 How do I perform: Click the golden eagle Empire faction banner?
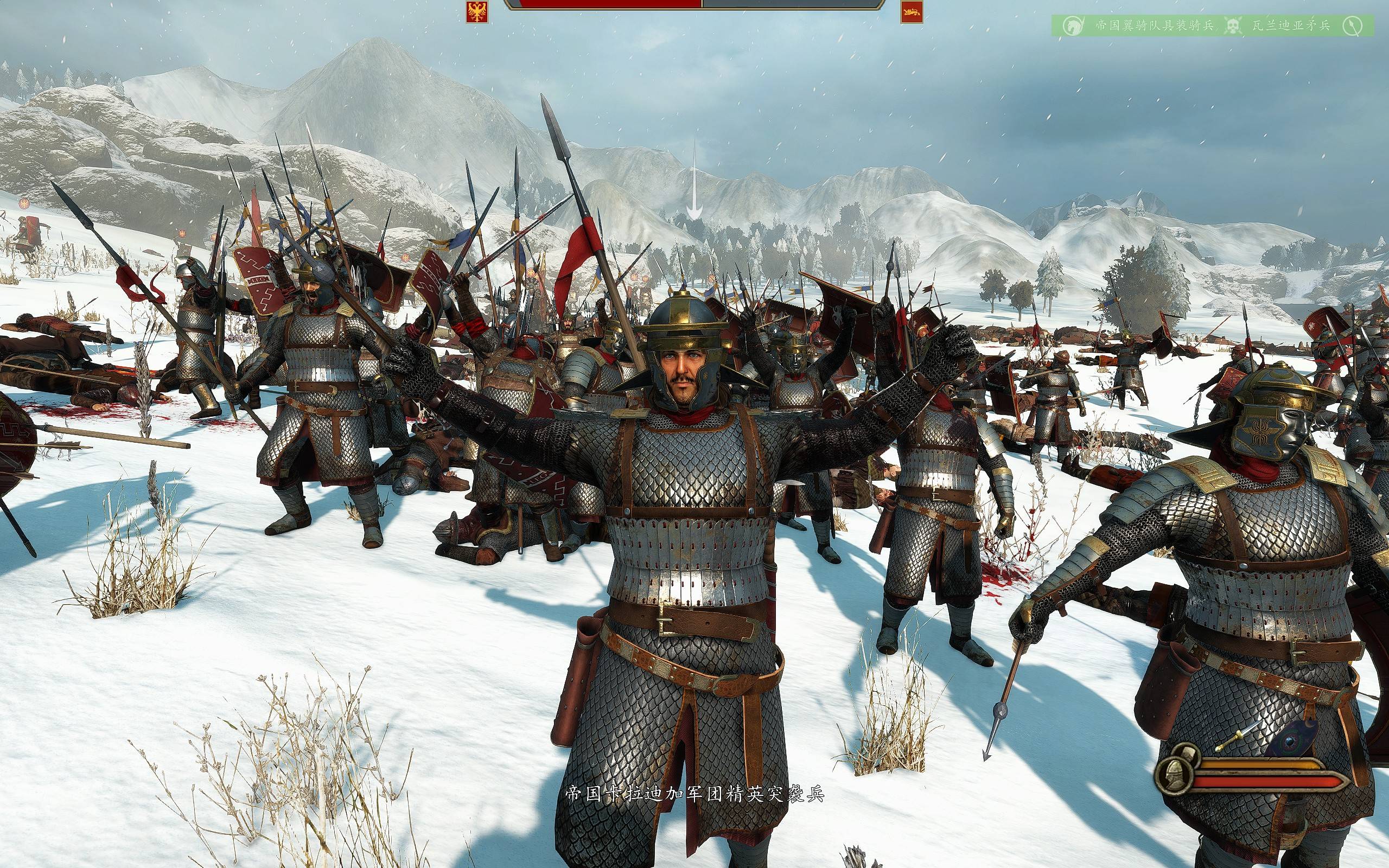coord(477,11)
